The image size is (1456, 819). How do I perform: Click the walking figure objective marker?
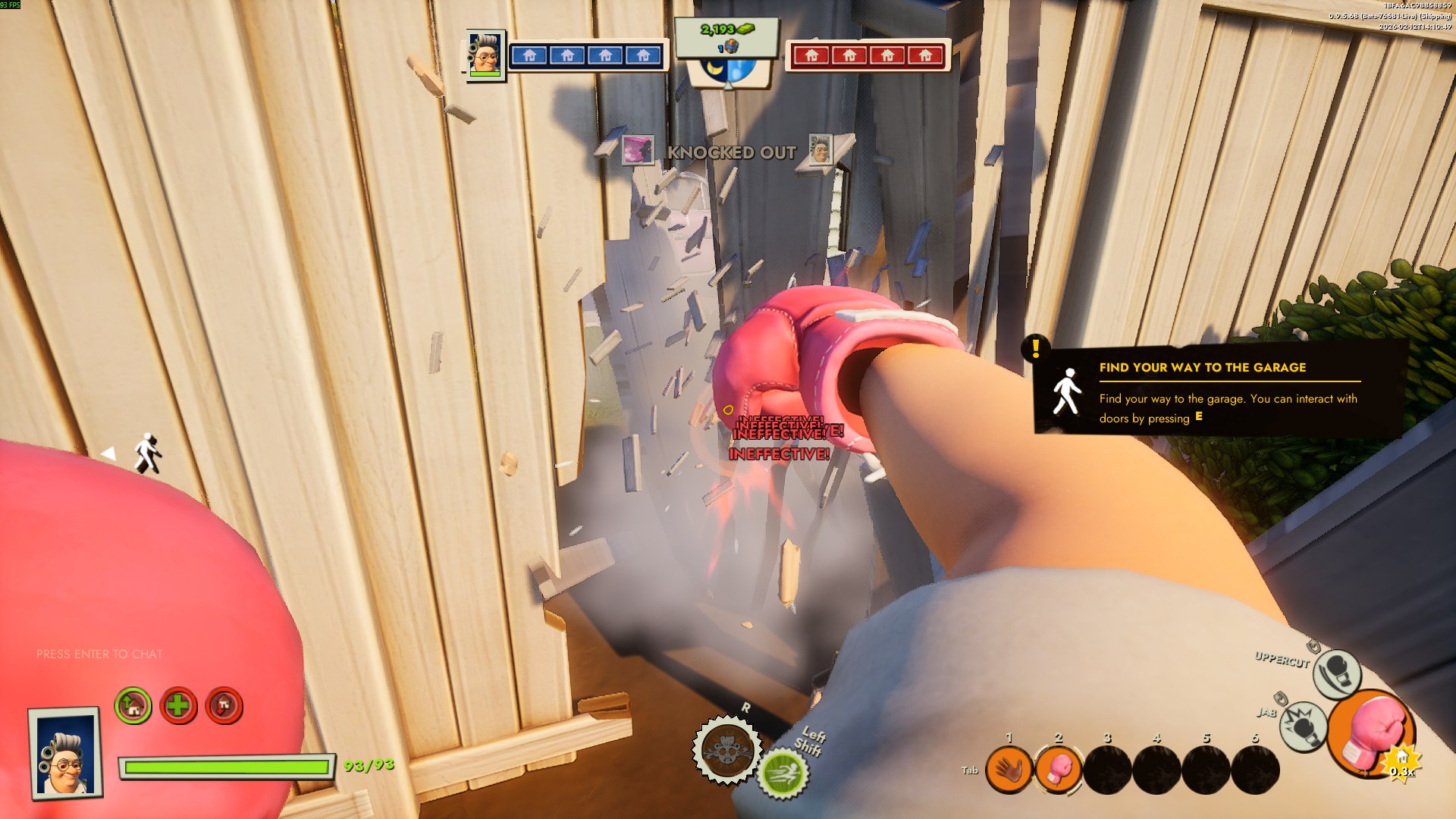click(x=147, y=453)
